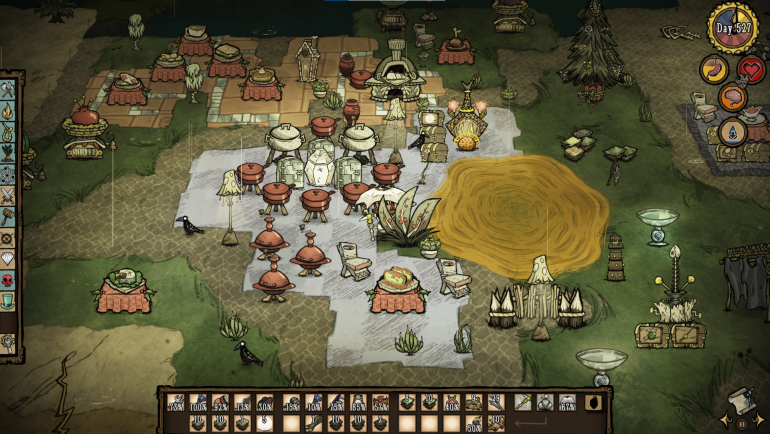Select the inventory item at 92% durability
The width and height of the screenshot is (770, 434).
point(220,403)
